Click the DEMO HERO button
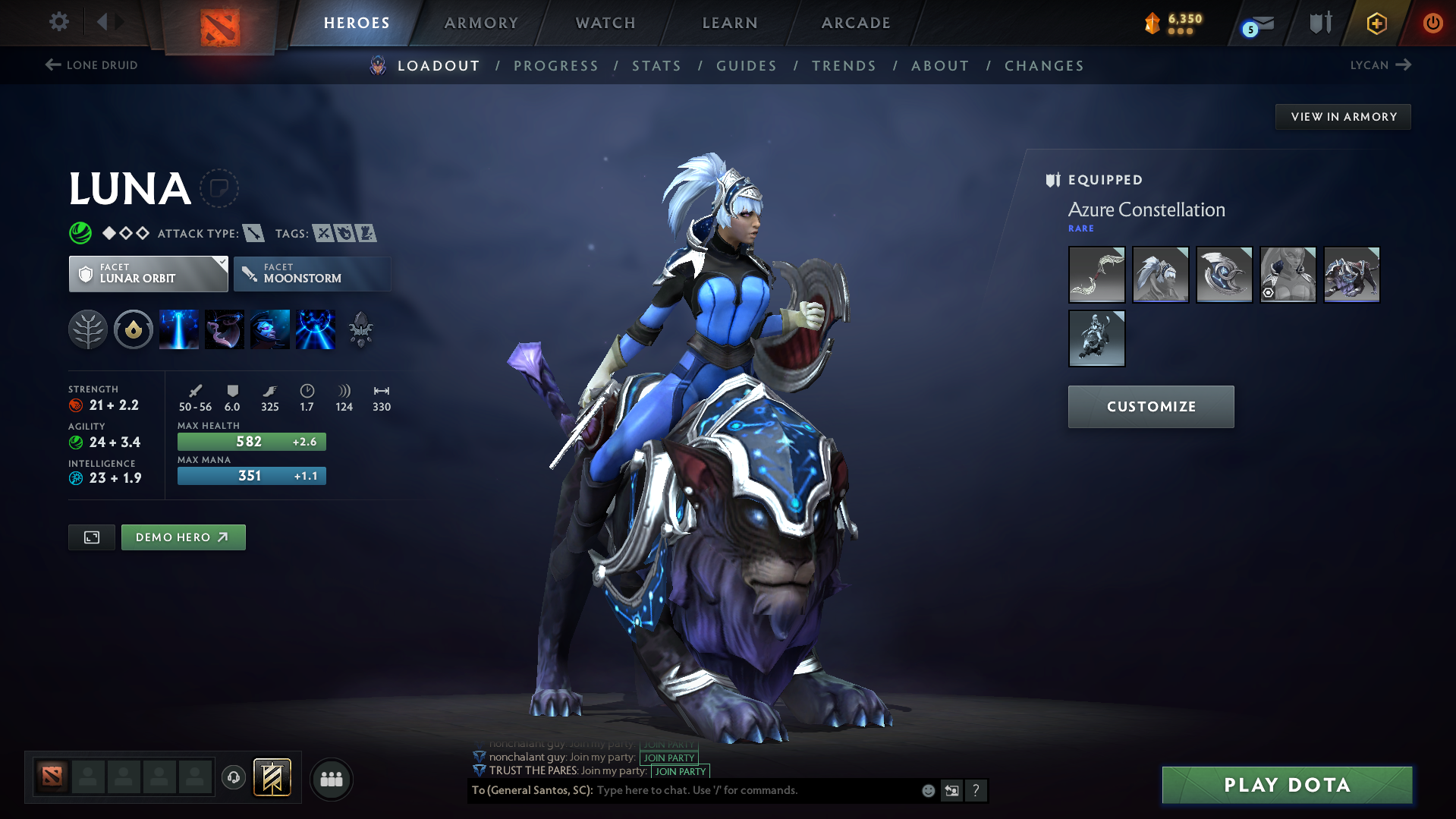 (183, 537)
